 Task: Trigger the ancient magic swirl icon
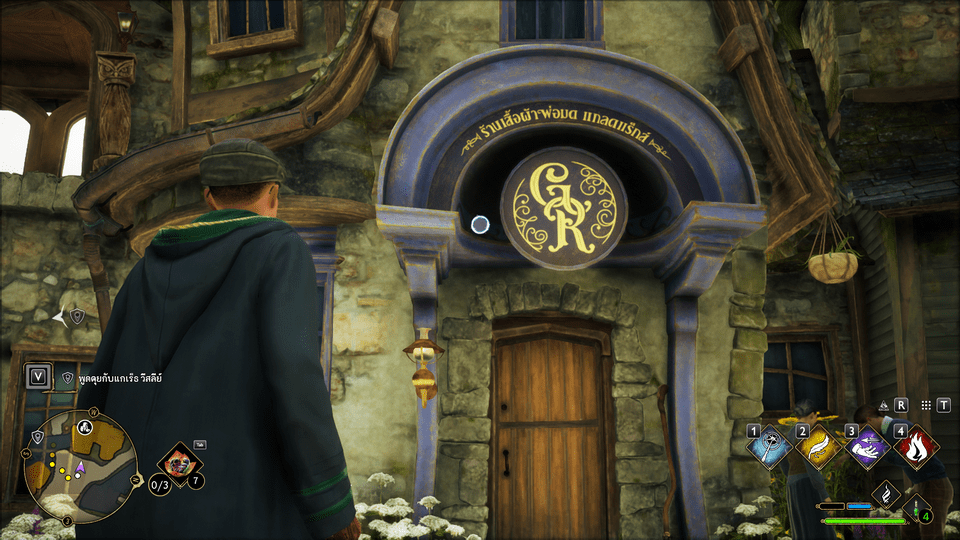tap(885, 494)
